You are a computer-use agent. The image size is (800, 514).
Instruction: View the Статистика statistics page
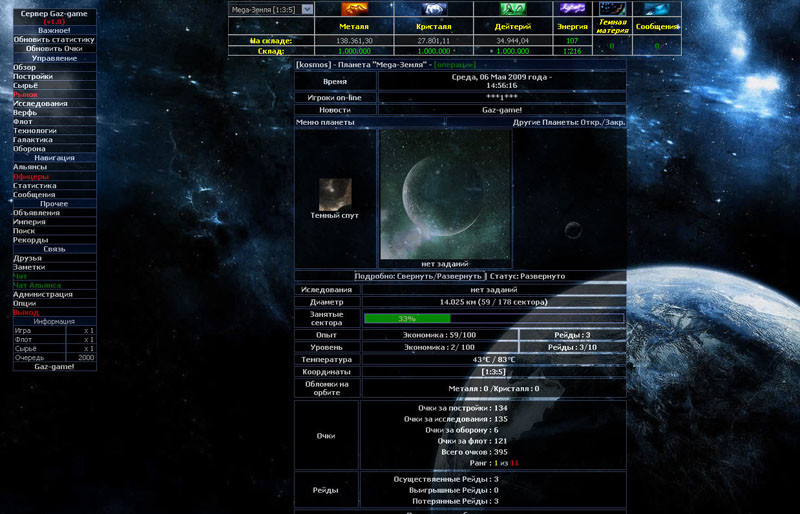tap(35, 185)
